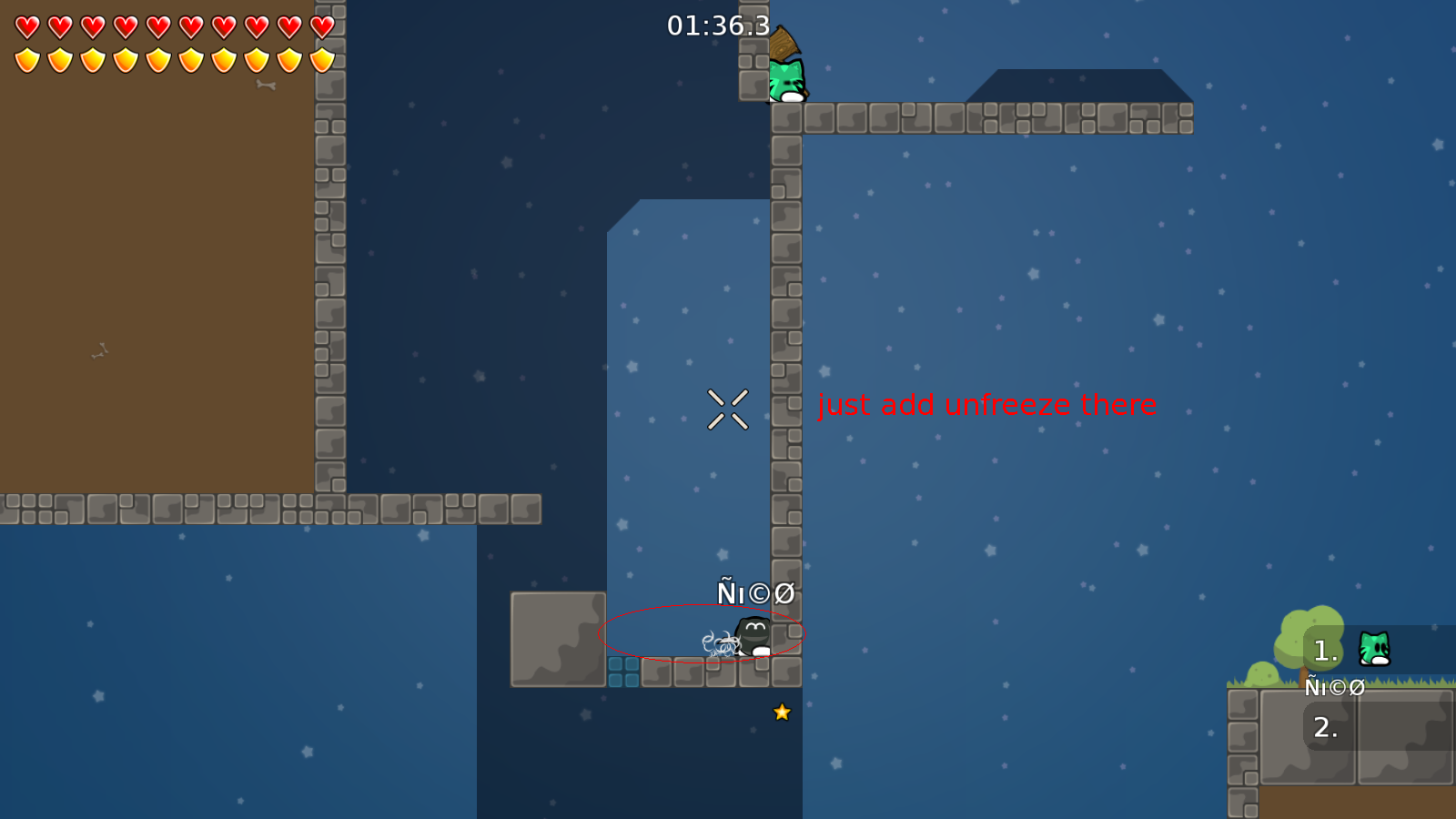Select the player name Ñı©Ø above the frozen cat
This screenshot has height=819, width=1456.
pyautogui.click(x=754, y=591)
